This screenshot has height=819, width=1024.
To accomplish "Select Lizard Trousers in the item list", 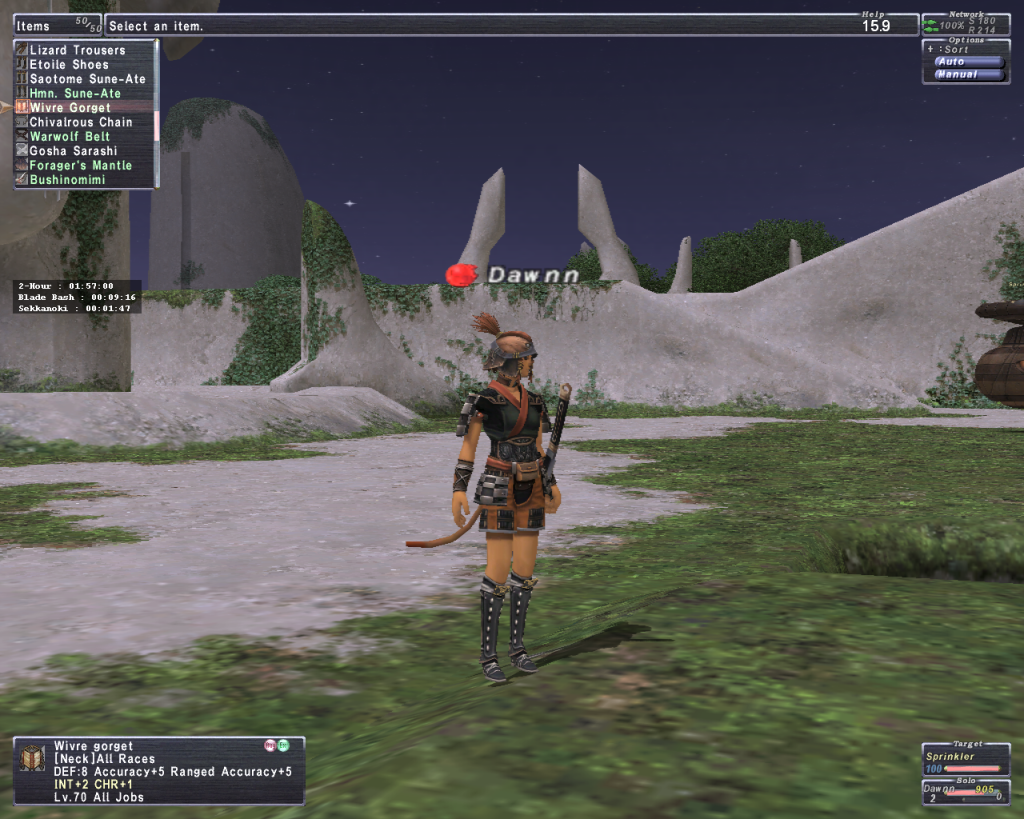I will 77,50.
